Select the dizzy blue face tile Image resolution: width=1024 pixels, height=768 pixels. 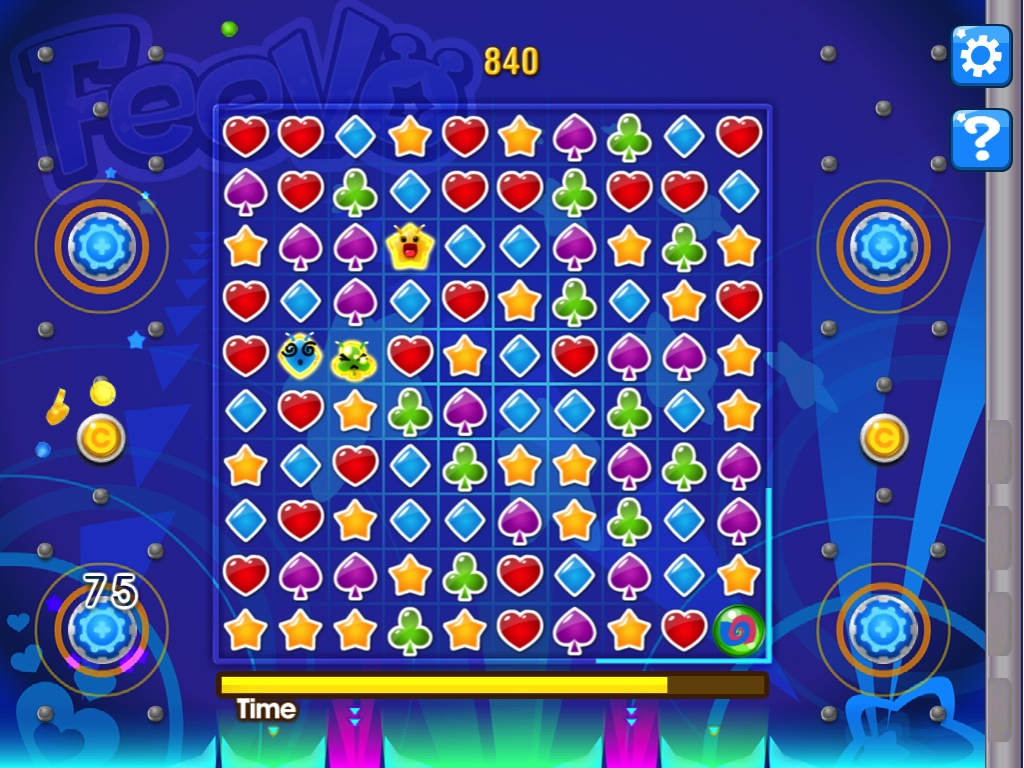pos(300,356)
